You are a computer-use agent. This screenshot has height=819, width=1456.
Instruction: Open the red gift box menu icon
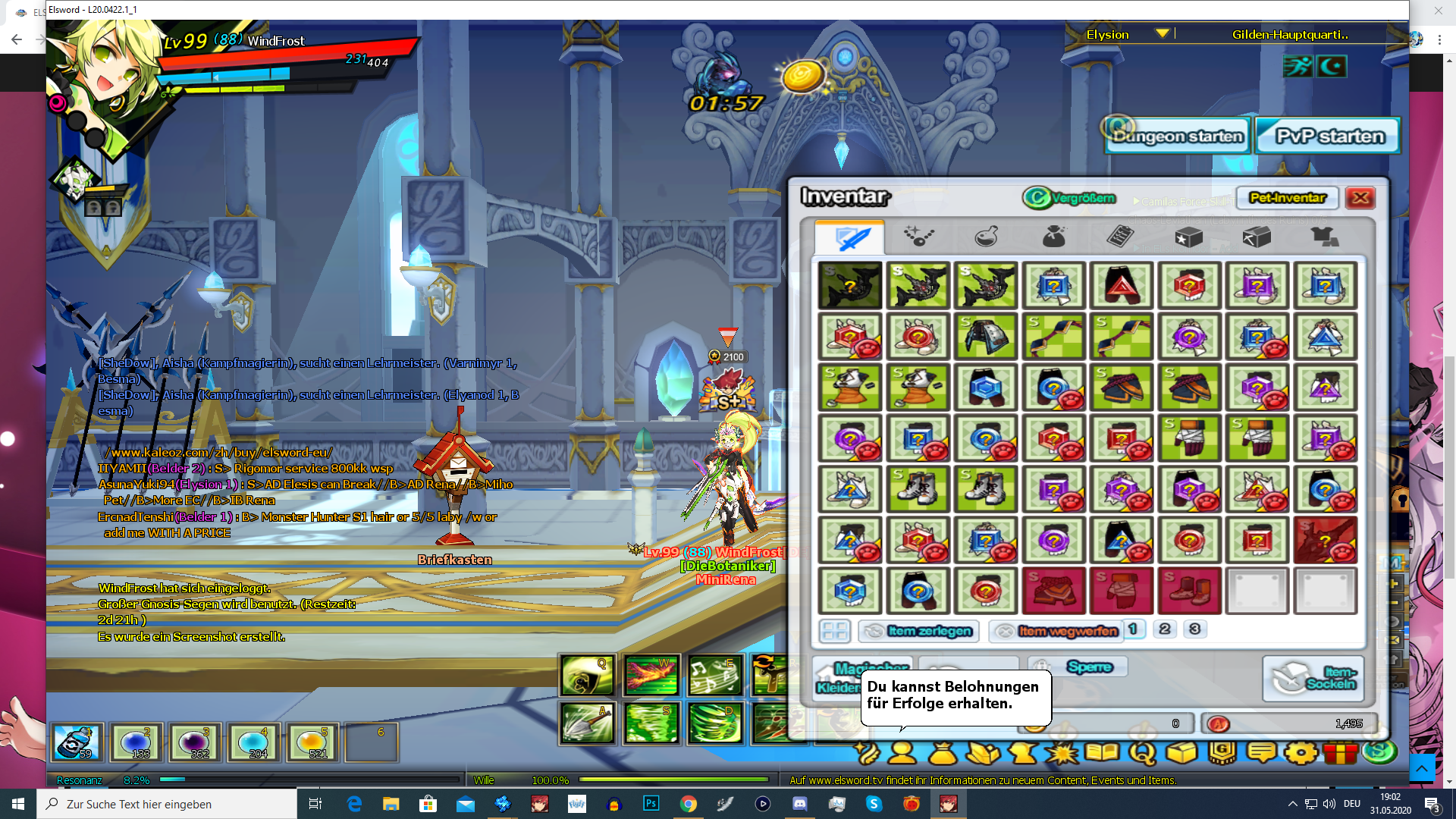1341,752
